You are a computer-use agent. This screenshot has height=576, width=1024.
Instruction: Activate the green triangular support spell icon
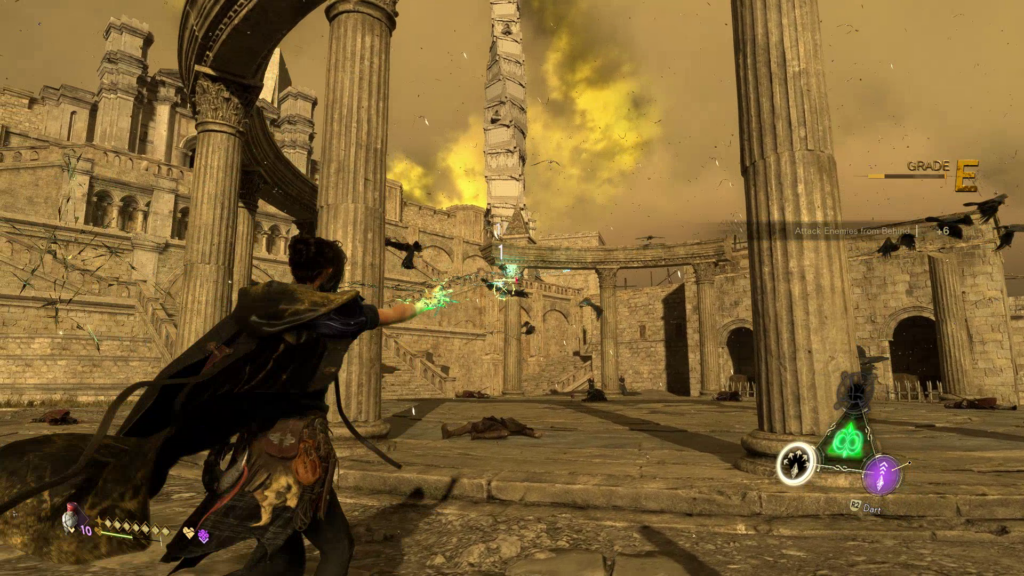(x=846, y=439)
